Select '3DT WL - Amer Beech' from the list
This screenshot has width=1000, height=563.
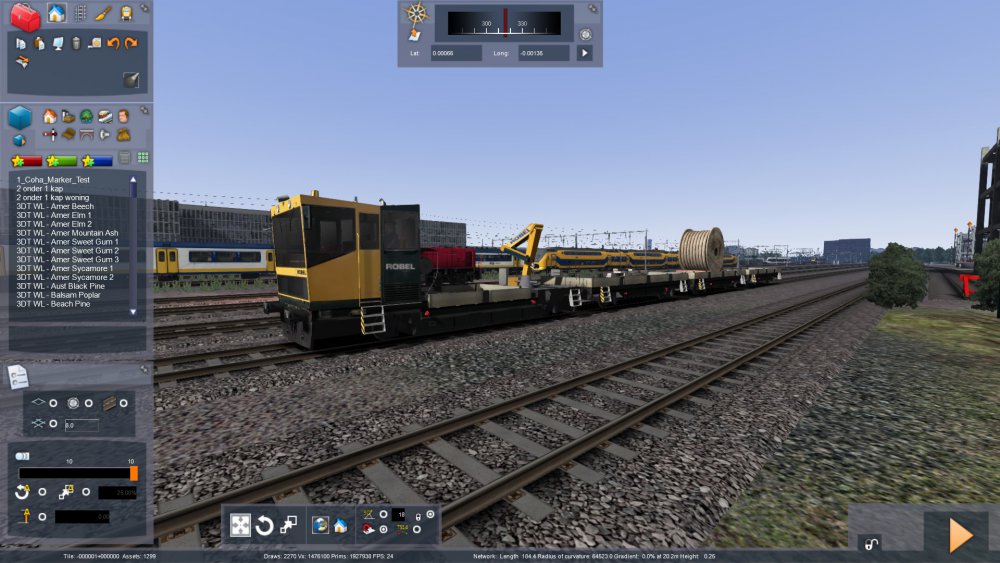click(54, 206)
